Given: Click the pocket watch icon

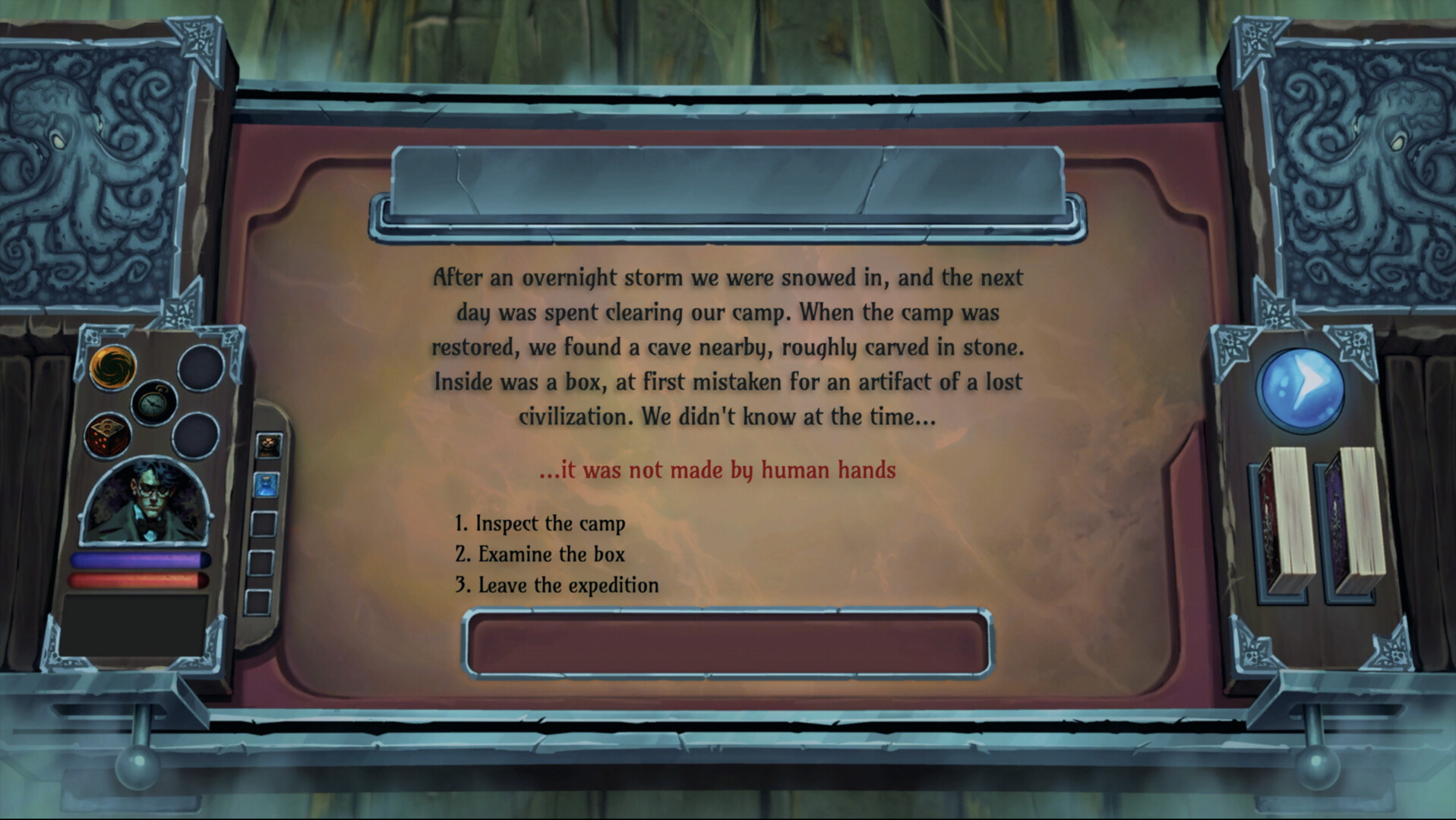Looking at the screenshot, I should [x=153, y=402].
